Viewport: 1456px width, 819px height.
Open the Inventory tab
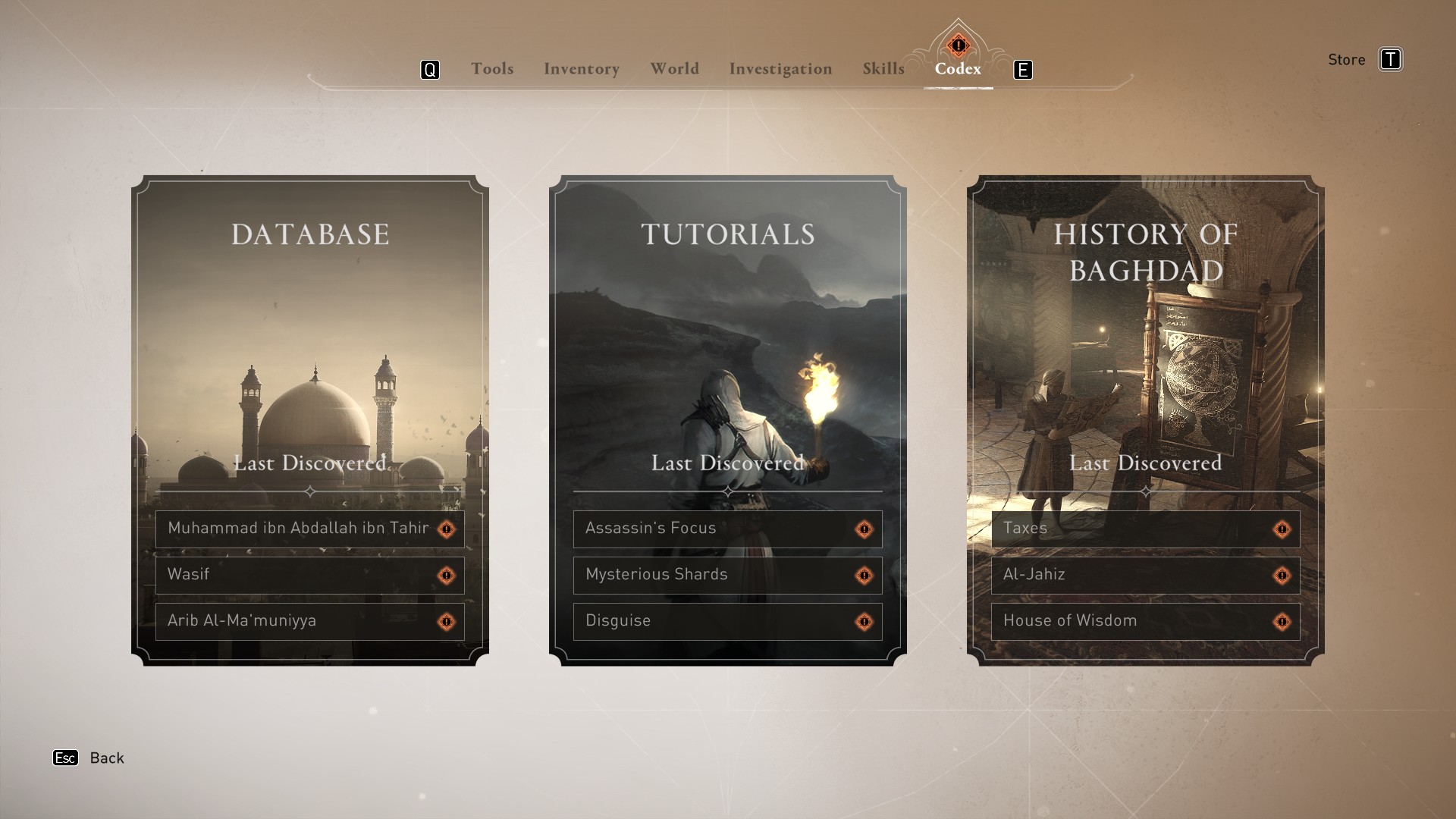click(x=582, y=69)
